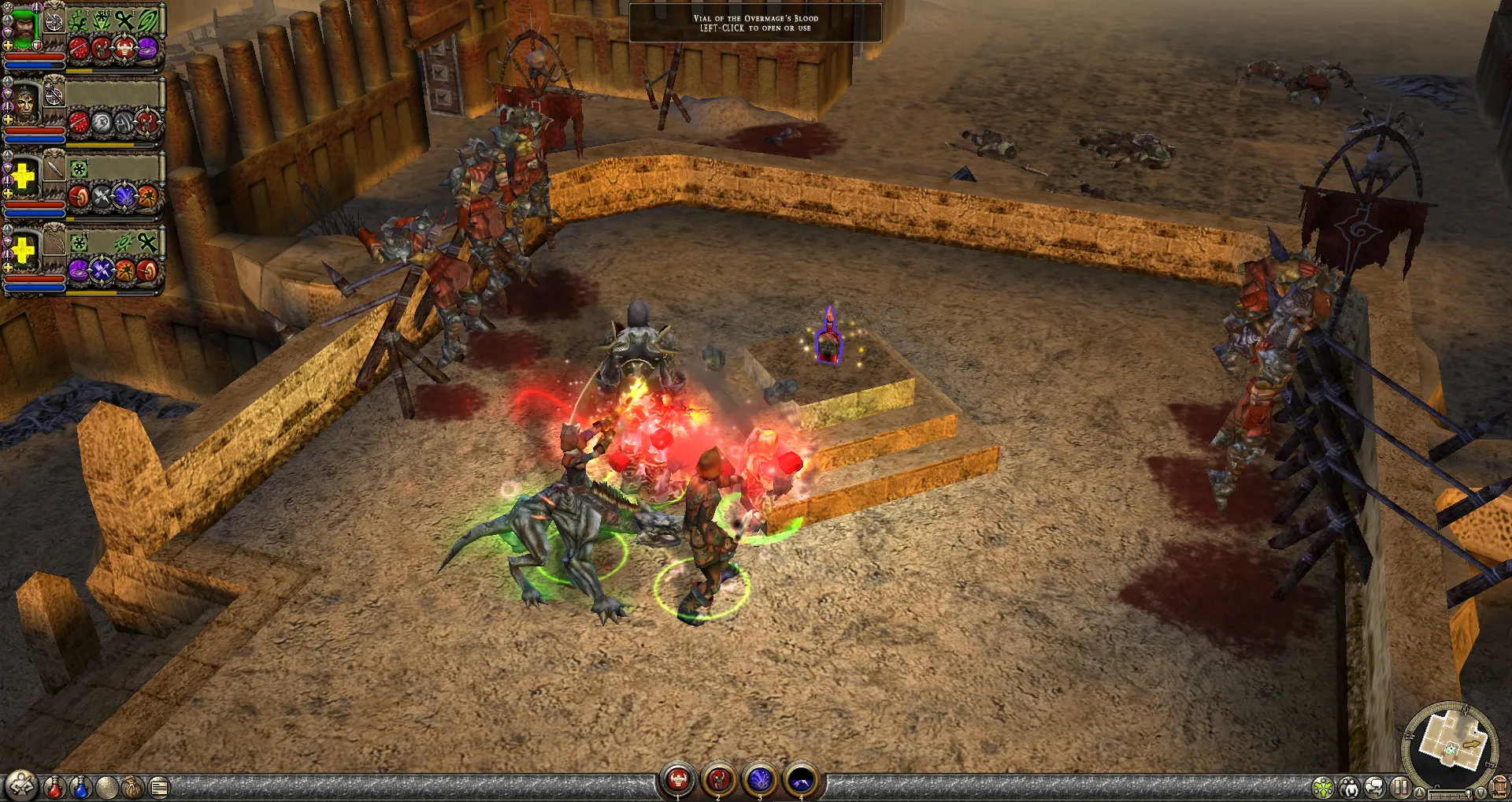
Task: Open the wooden door menu button
Action: point(1499,786)
